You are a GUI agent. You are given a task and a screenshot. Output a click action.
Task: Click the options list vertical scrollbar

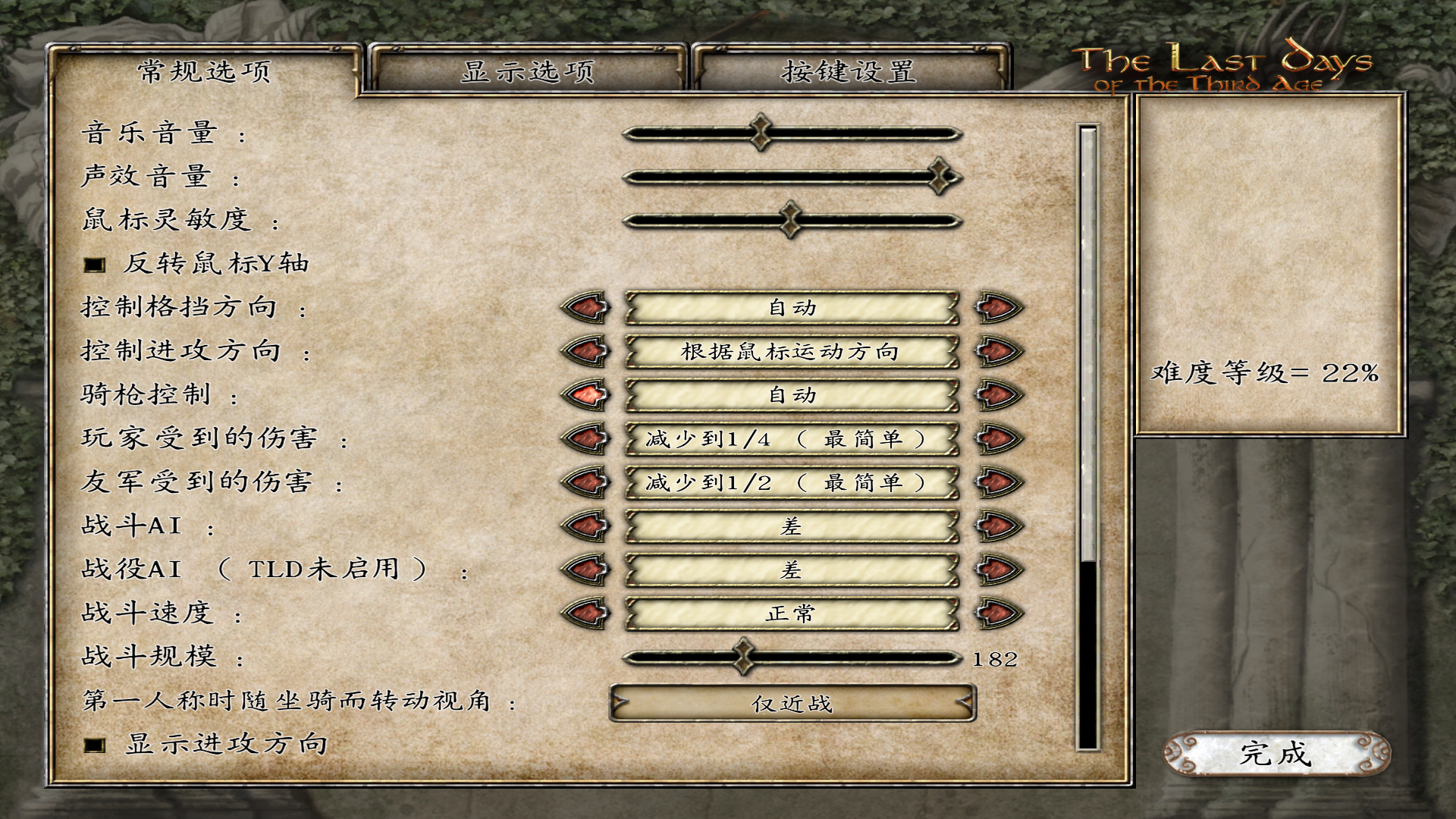[1088, 438]
